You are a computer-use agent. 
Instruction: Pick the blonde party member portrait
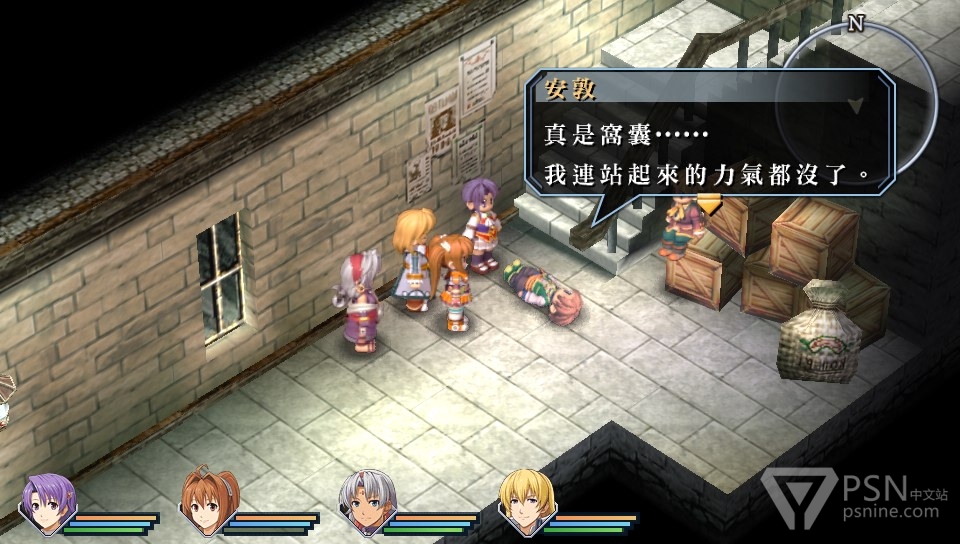(526, 499)
